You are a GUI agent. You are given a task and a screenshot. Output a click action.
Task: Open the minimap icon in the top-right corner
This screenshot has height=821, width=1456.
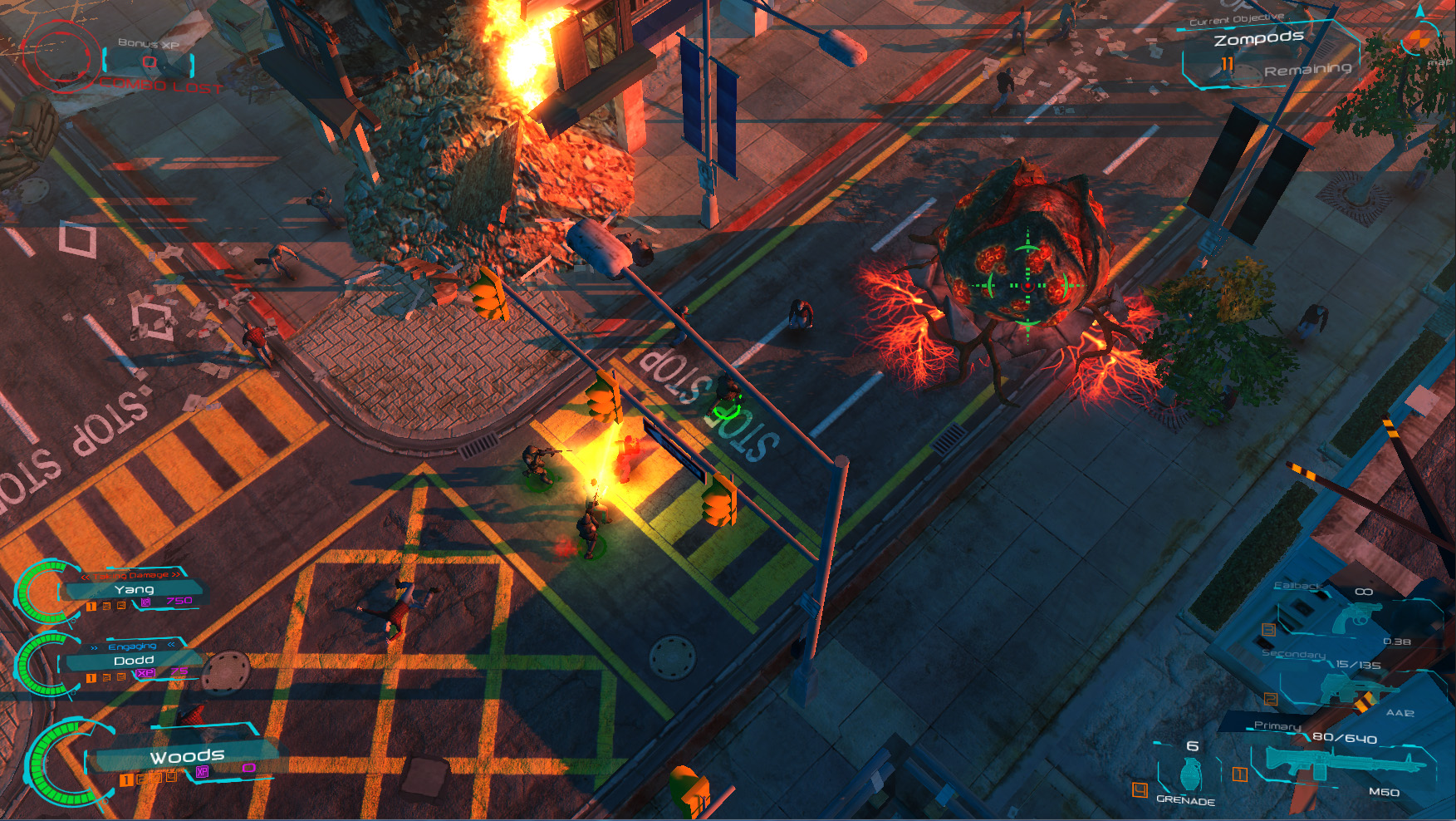(1422, 37)
